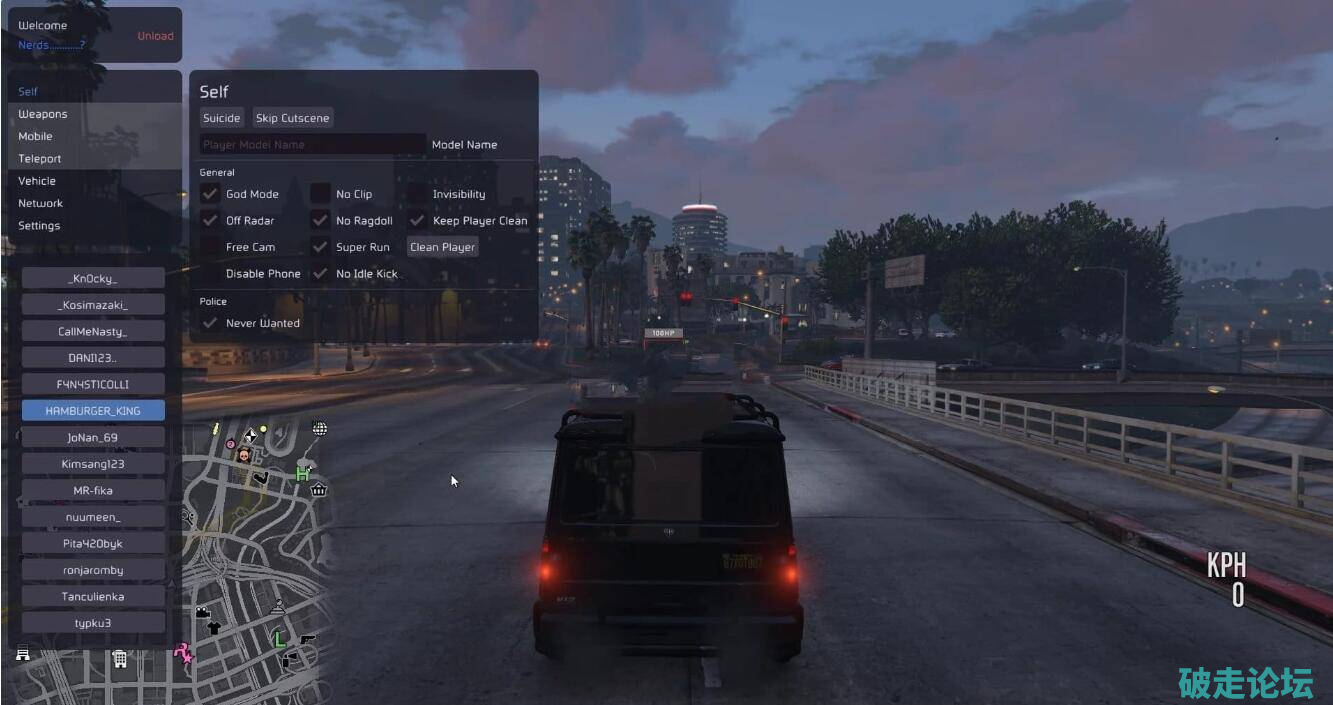This screenshot has height=705, width=1333.
Task: Select player HAMBURGER_KING from the list
Action: pos(93,411)
